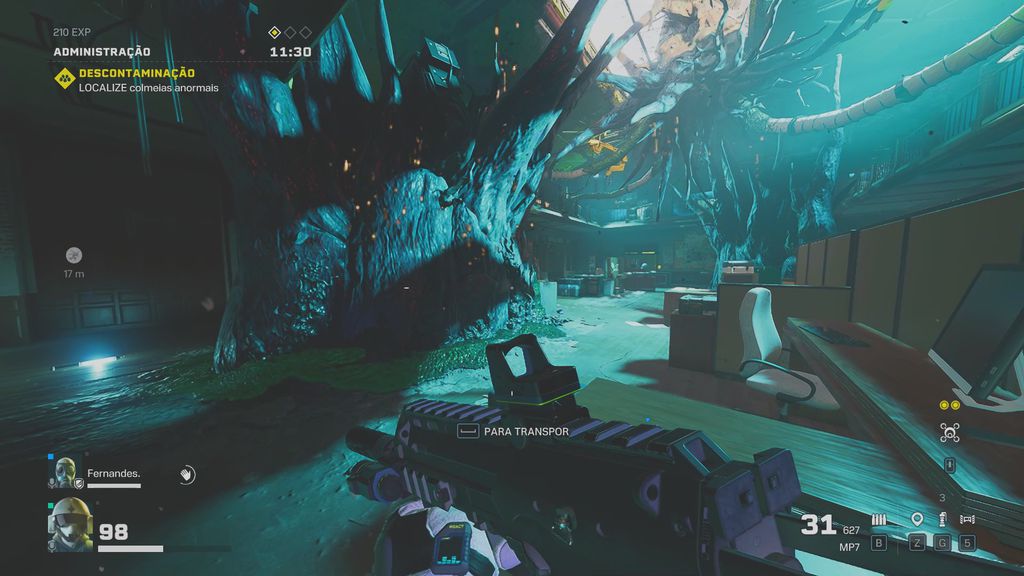Click the waving hand emote icon

coord(186,475)
